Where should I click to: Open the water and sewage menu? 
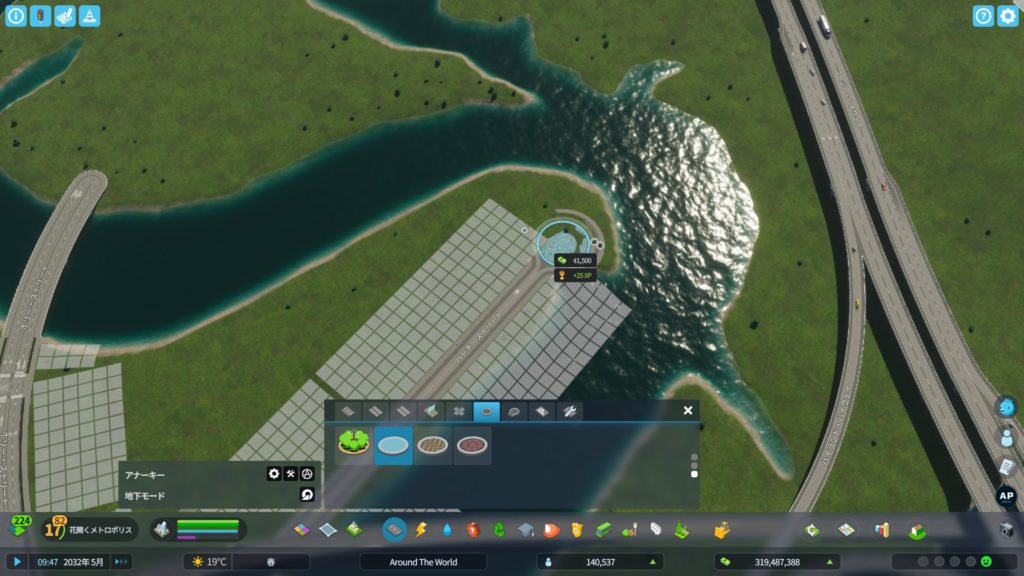click(446, 529)
